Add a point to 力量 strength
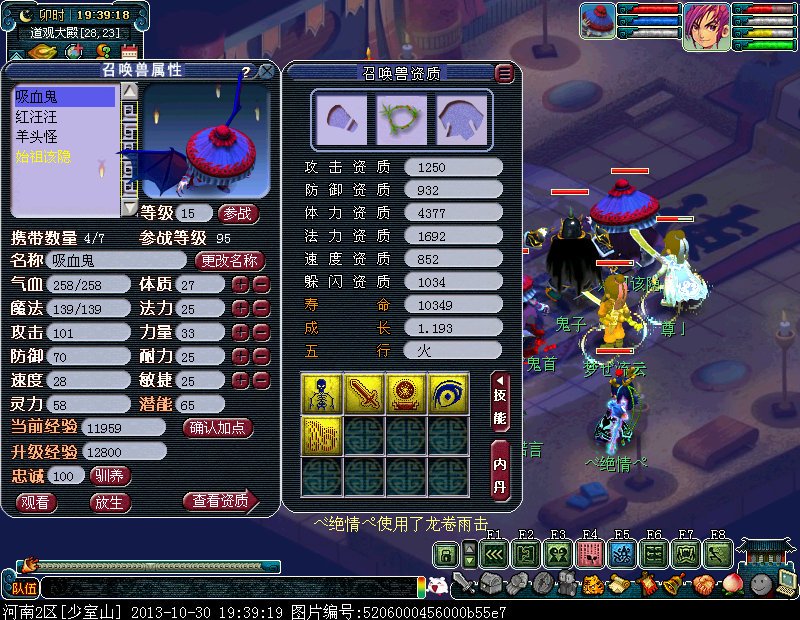This screenshot has width=800, height=620. coord(241,333)
